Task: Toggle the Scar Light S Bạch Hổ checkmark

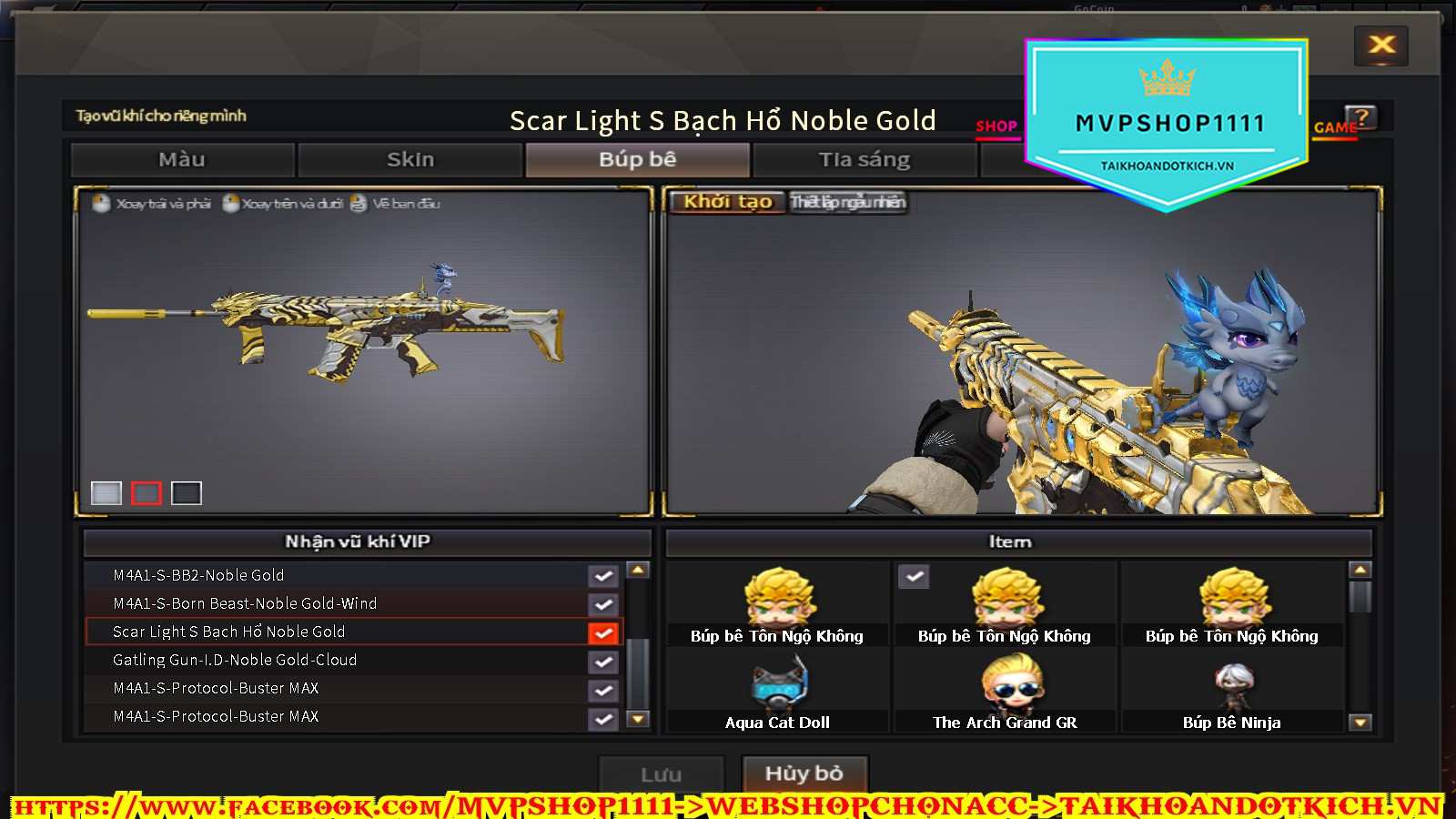Action: [x=603, y=632]
